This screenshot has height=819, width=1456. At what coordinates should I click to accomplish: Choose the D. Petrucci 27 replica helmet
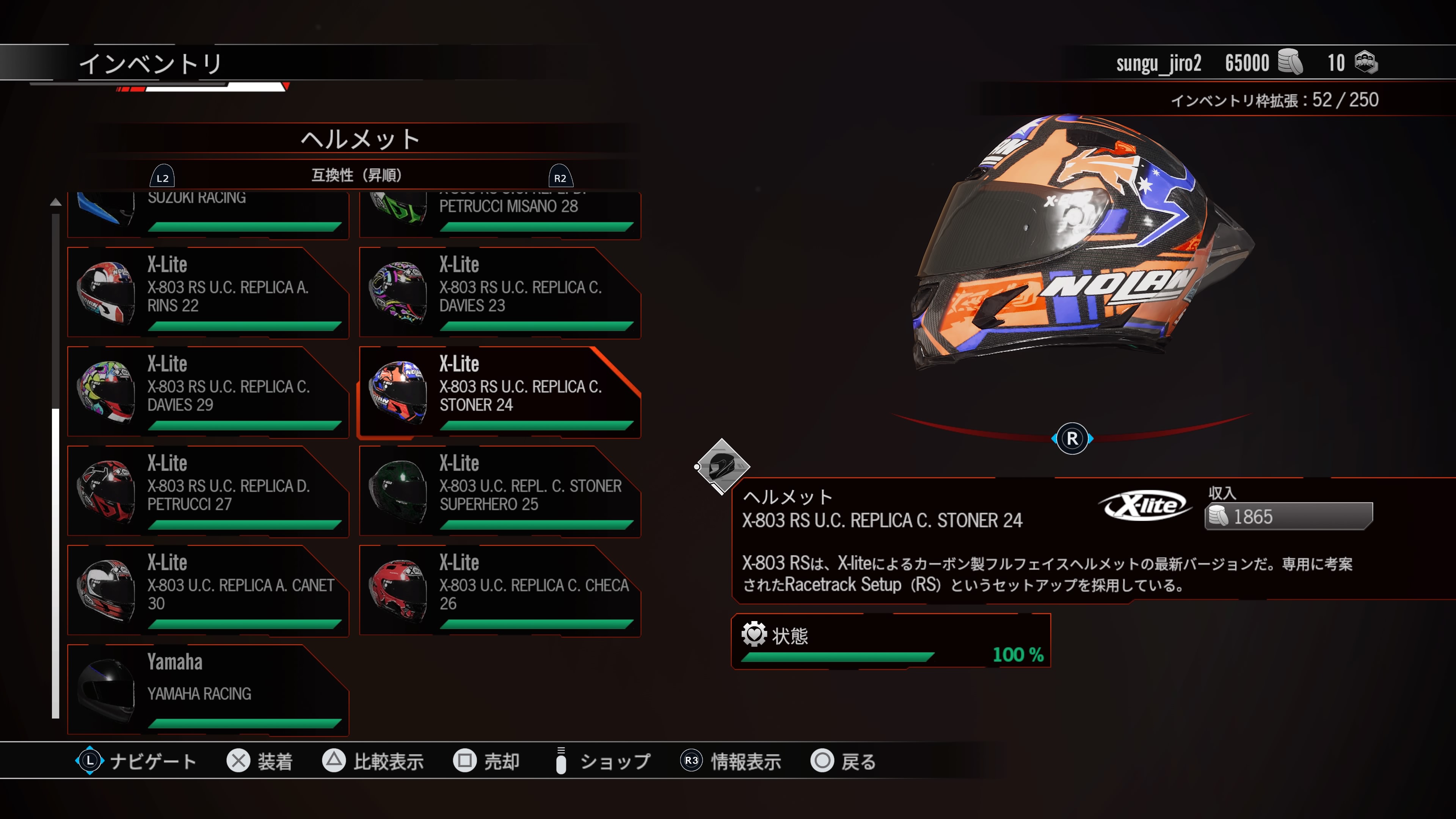point(207,491)
